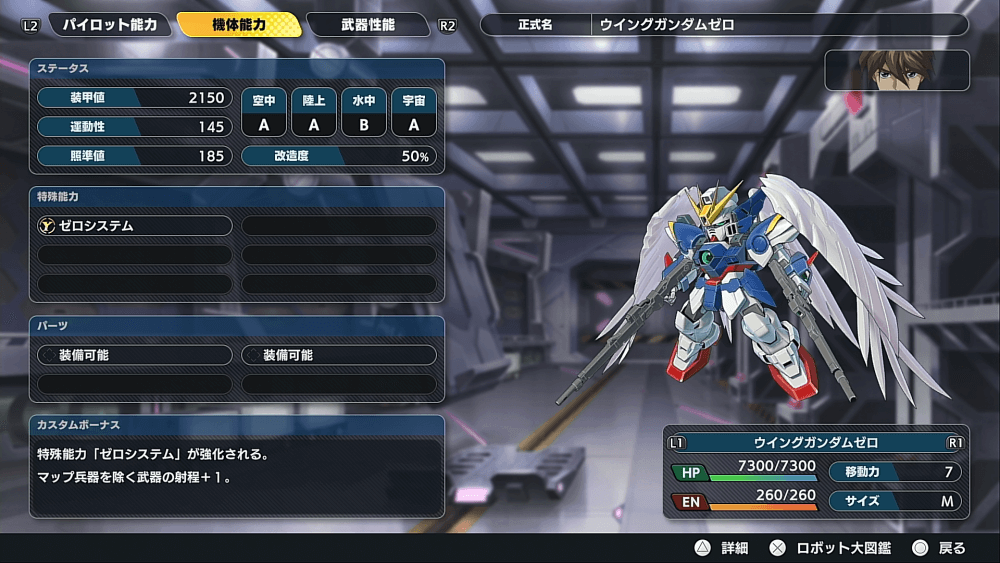Viewport: 1000px width, 563px height.
Task: Switch to the パイロット能力 tab
Action: pos(110,24)
